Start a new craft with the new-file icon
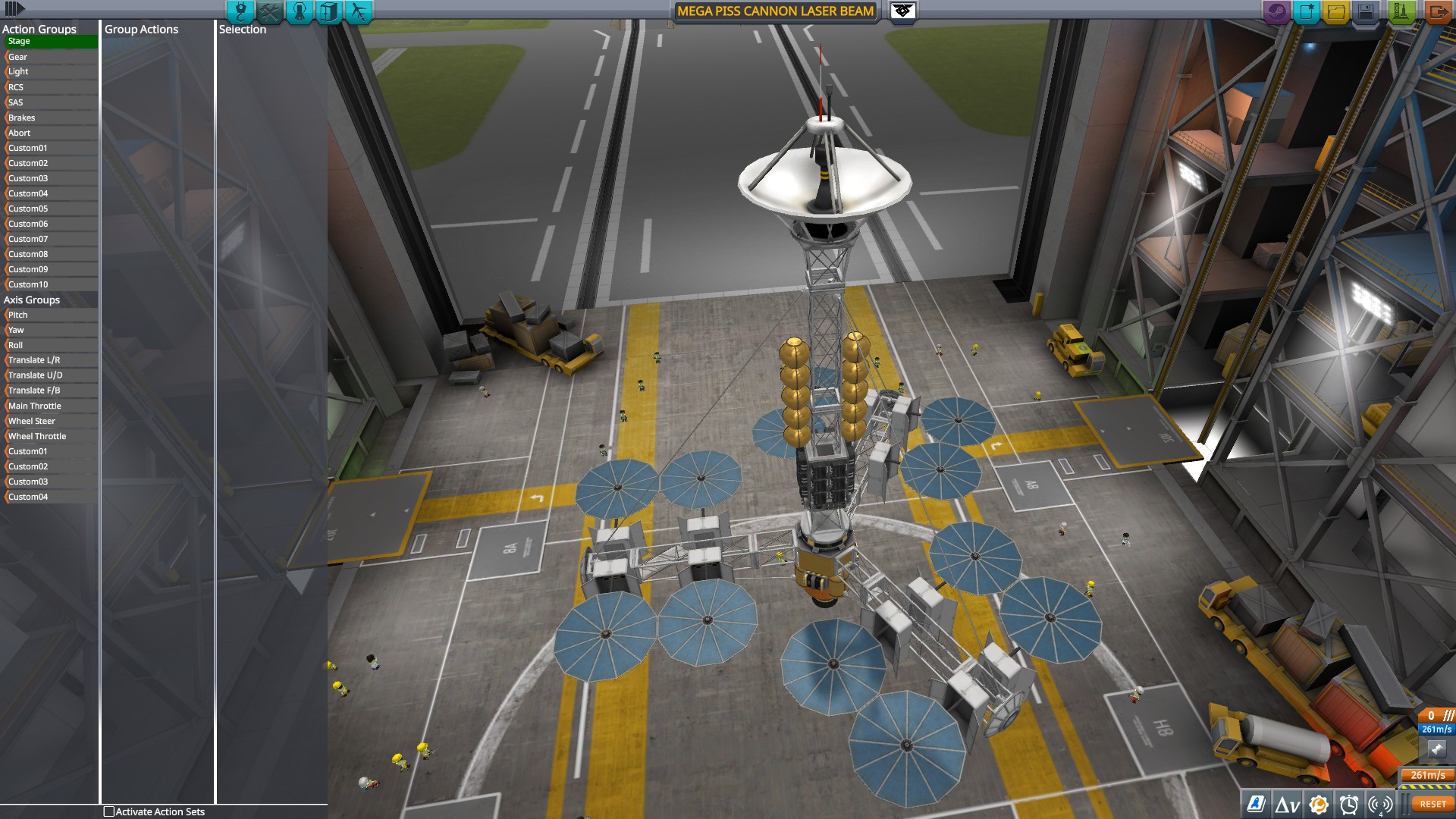The image size is (1456, 819). (1305, 11)
